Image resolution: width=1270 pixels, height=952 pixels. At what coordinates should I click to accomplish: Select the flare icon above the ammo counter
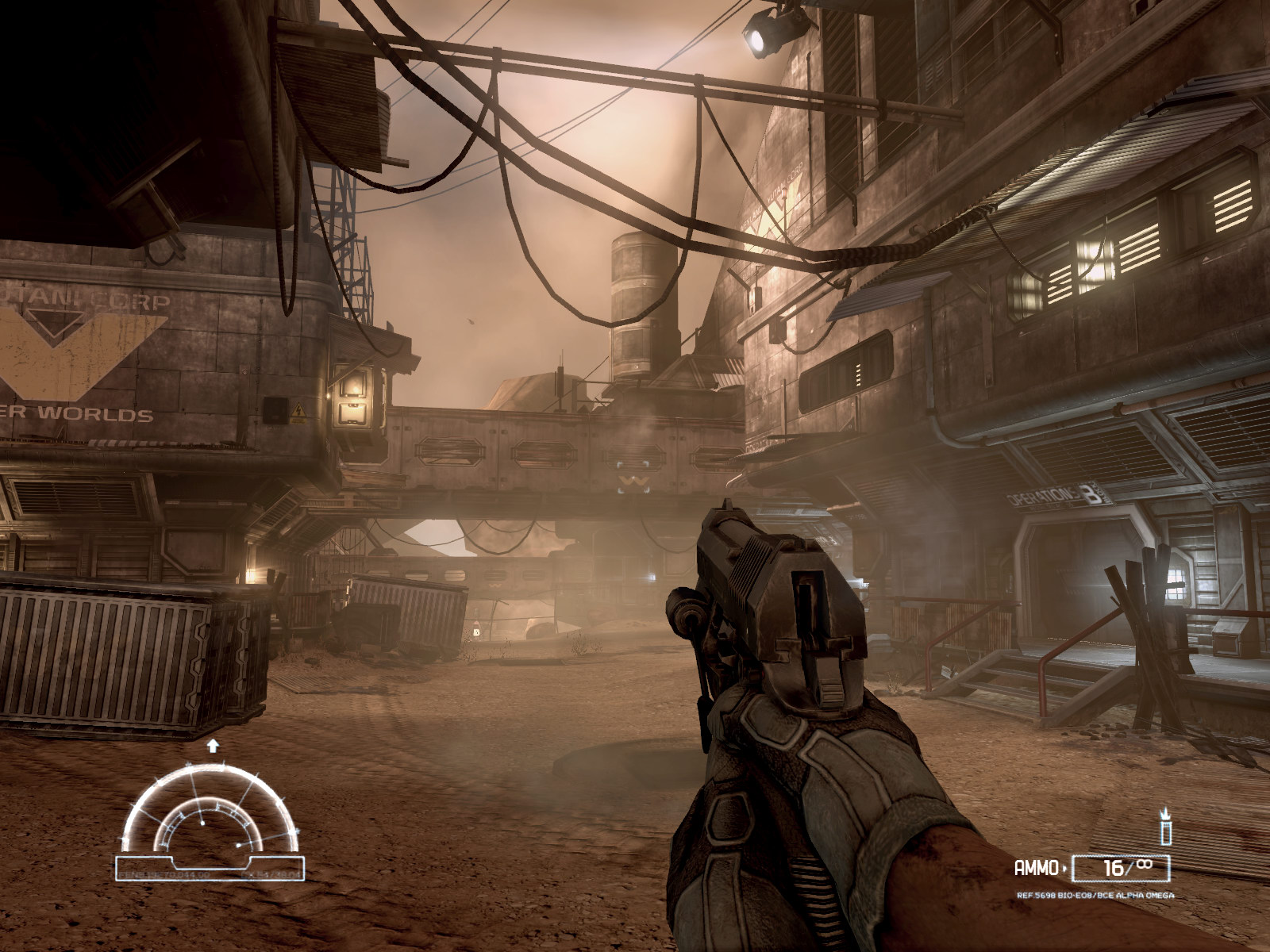[1166, 827]
